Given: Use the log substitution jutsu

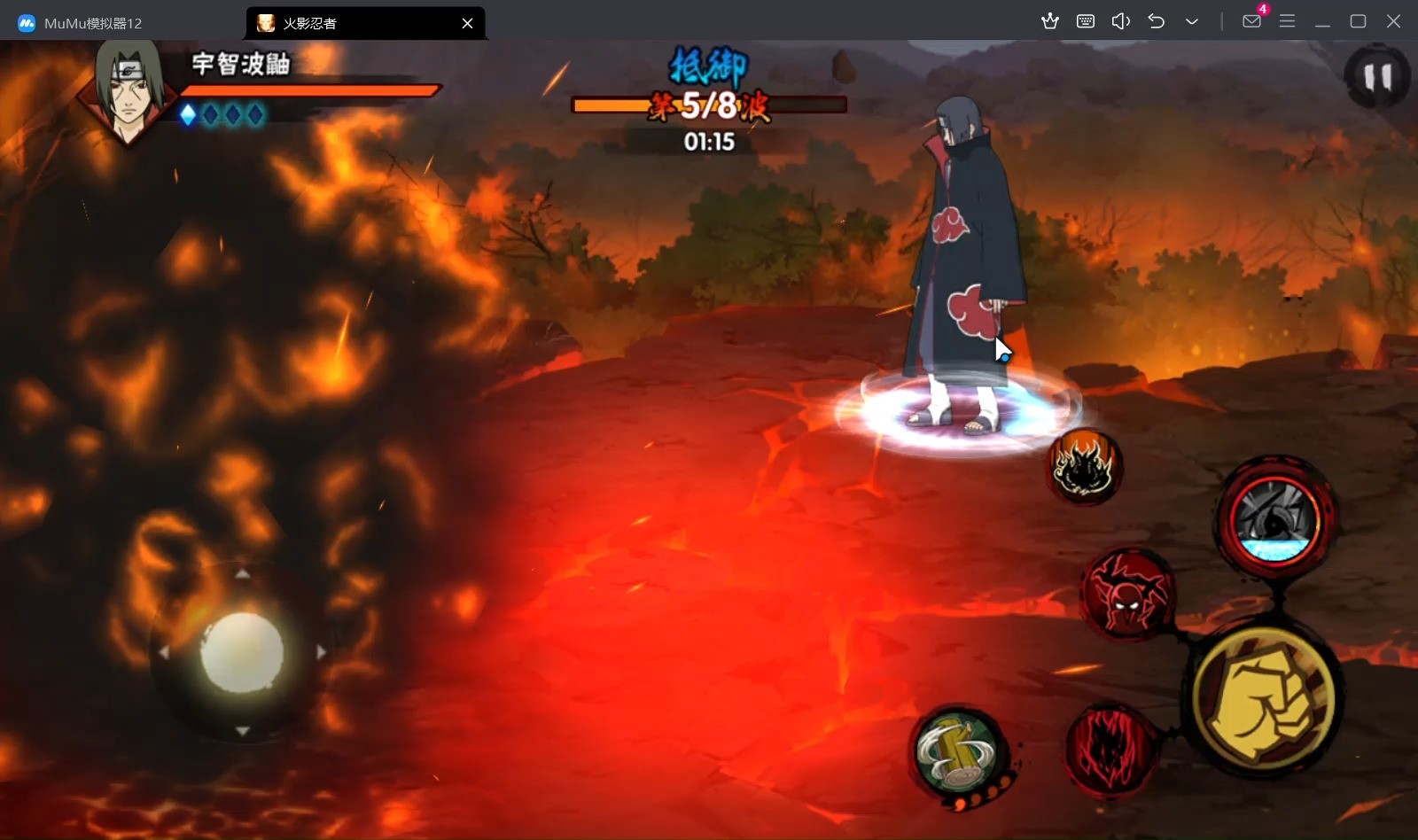Looking at the screenshot, I should (x=959, y=751).
